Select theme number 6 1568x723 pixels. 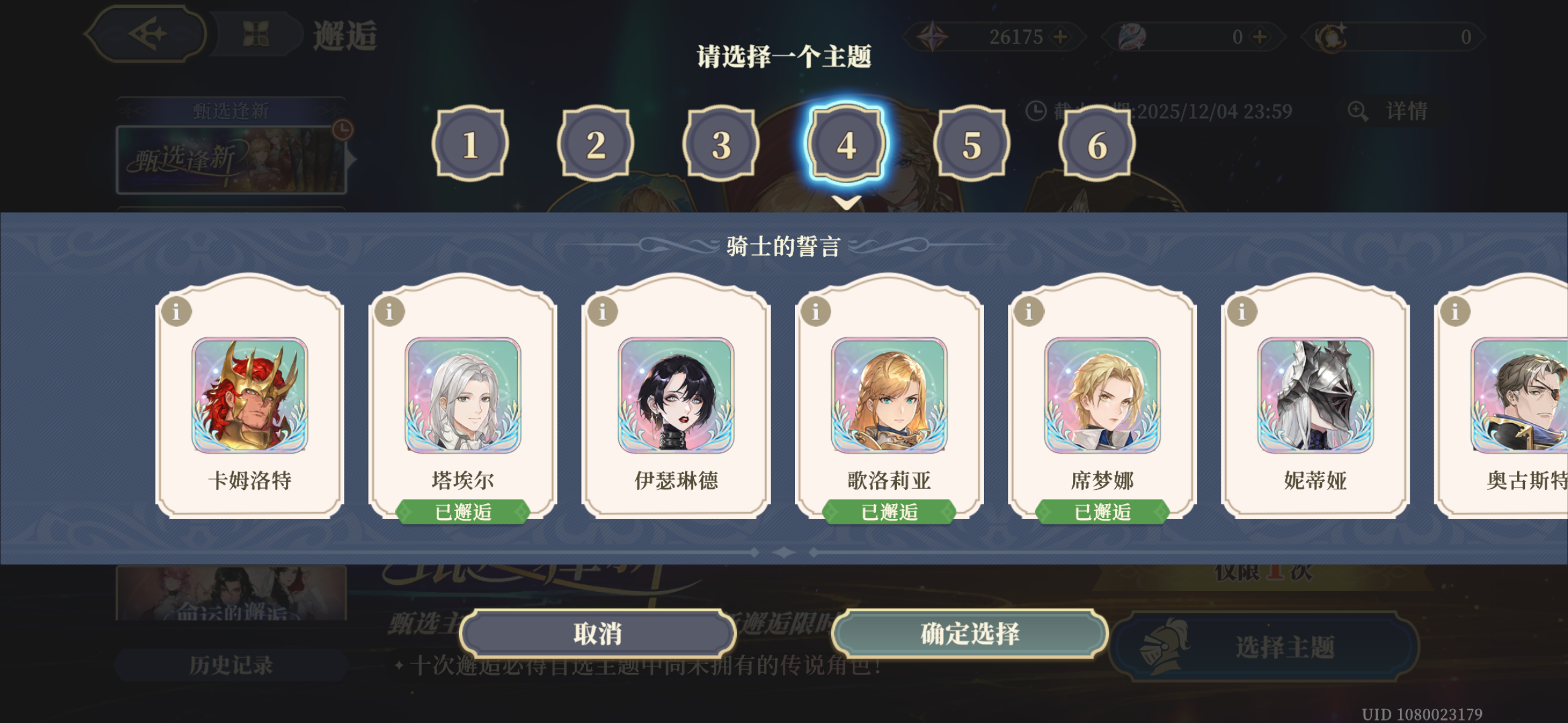coord(1097,145)
